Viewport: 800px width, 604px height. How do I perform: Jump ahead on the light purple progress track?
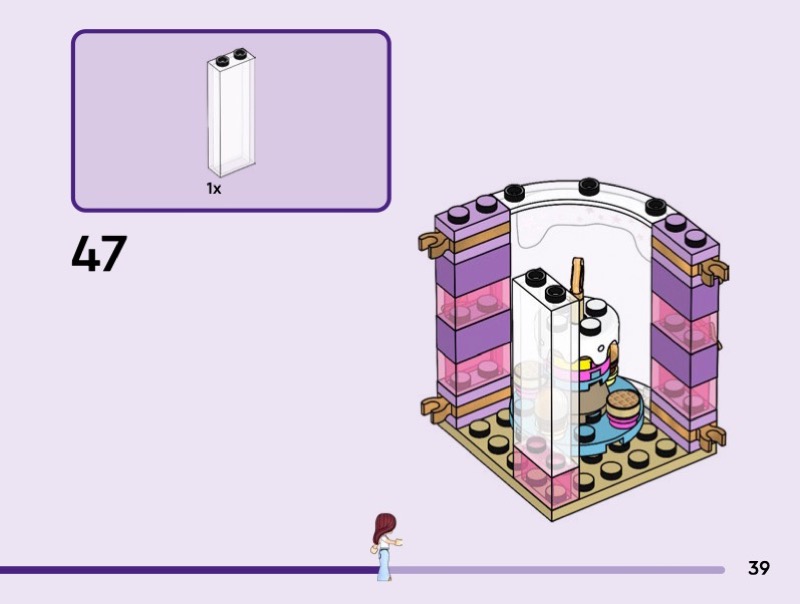point(560,570)
